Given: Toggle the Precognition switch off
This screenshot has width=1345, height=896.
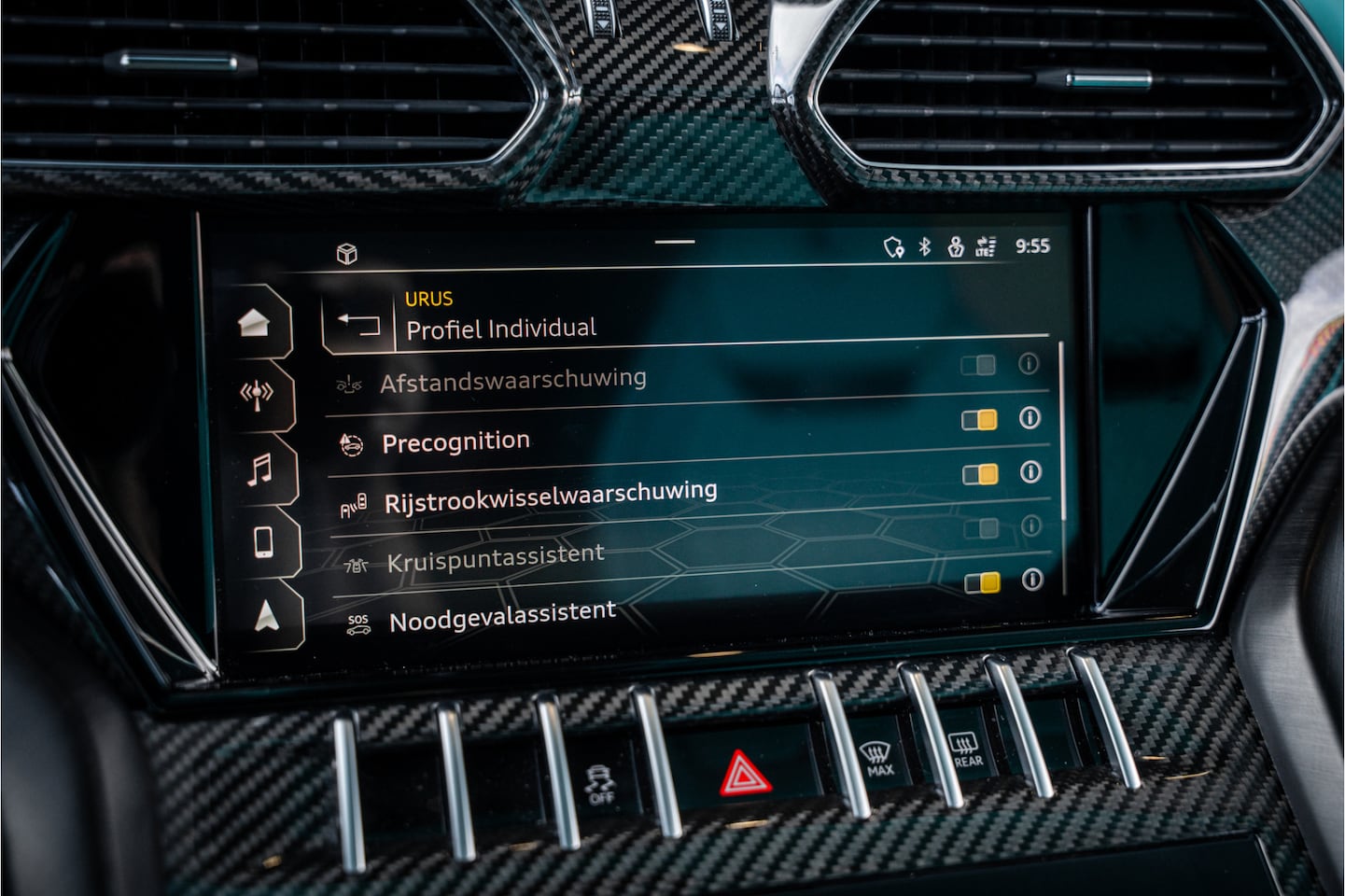Looking at the screenshot, I should (979, 420).
